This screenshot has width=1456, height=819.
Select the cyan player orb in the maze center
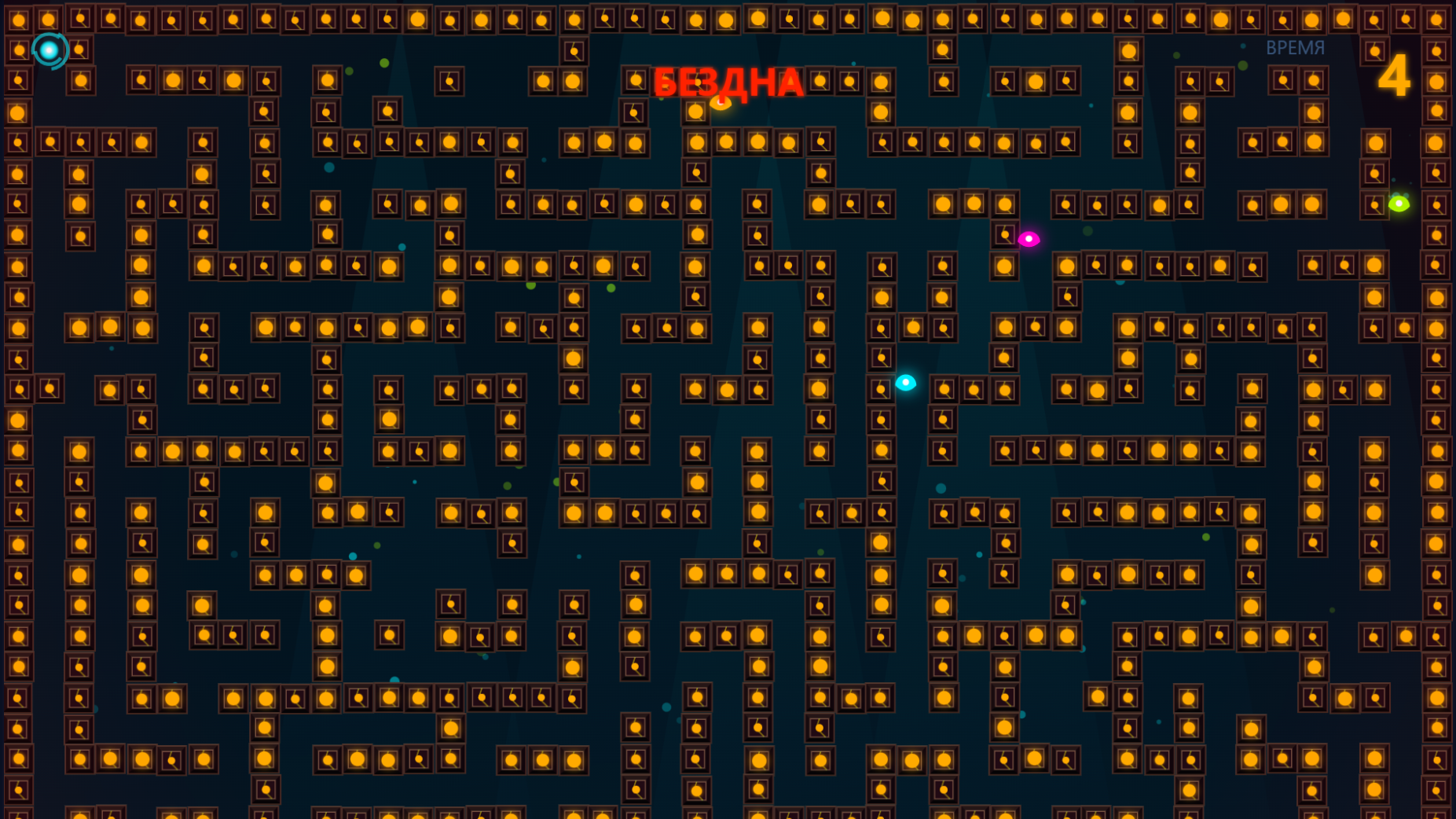(904, 383)
